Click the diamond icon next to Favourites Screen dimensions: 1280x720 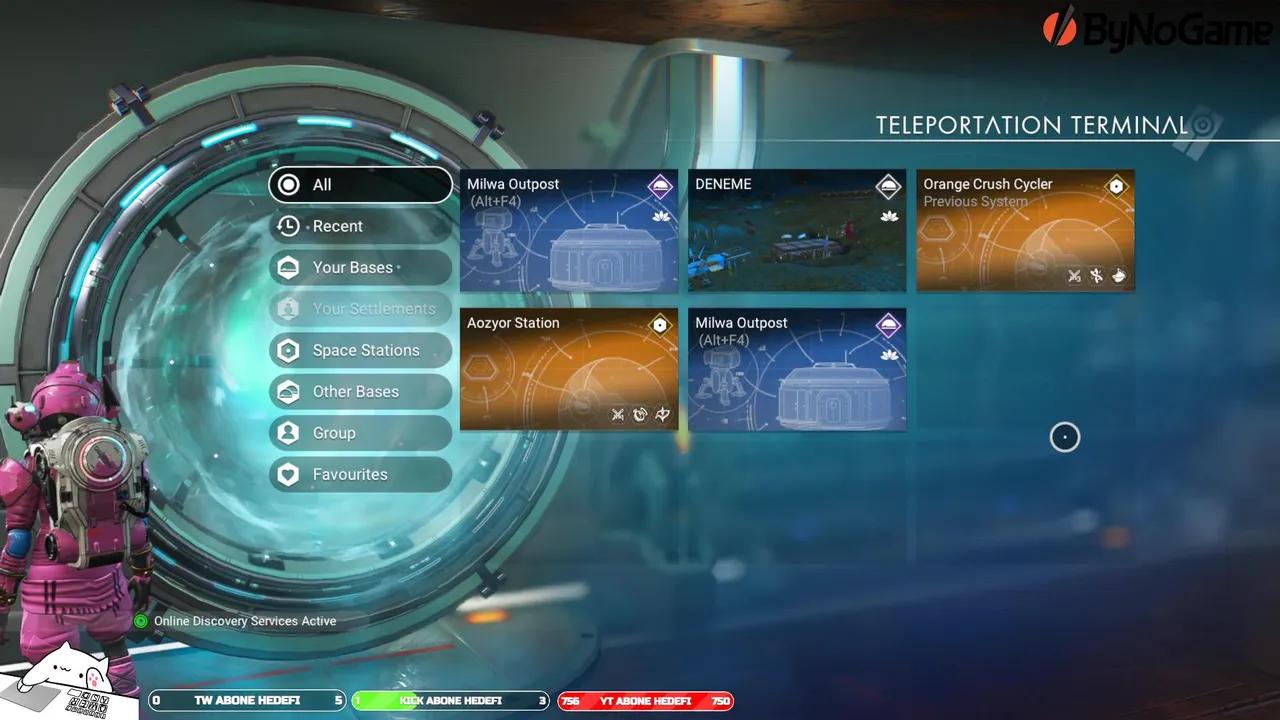click(x=288, y=474)
